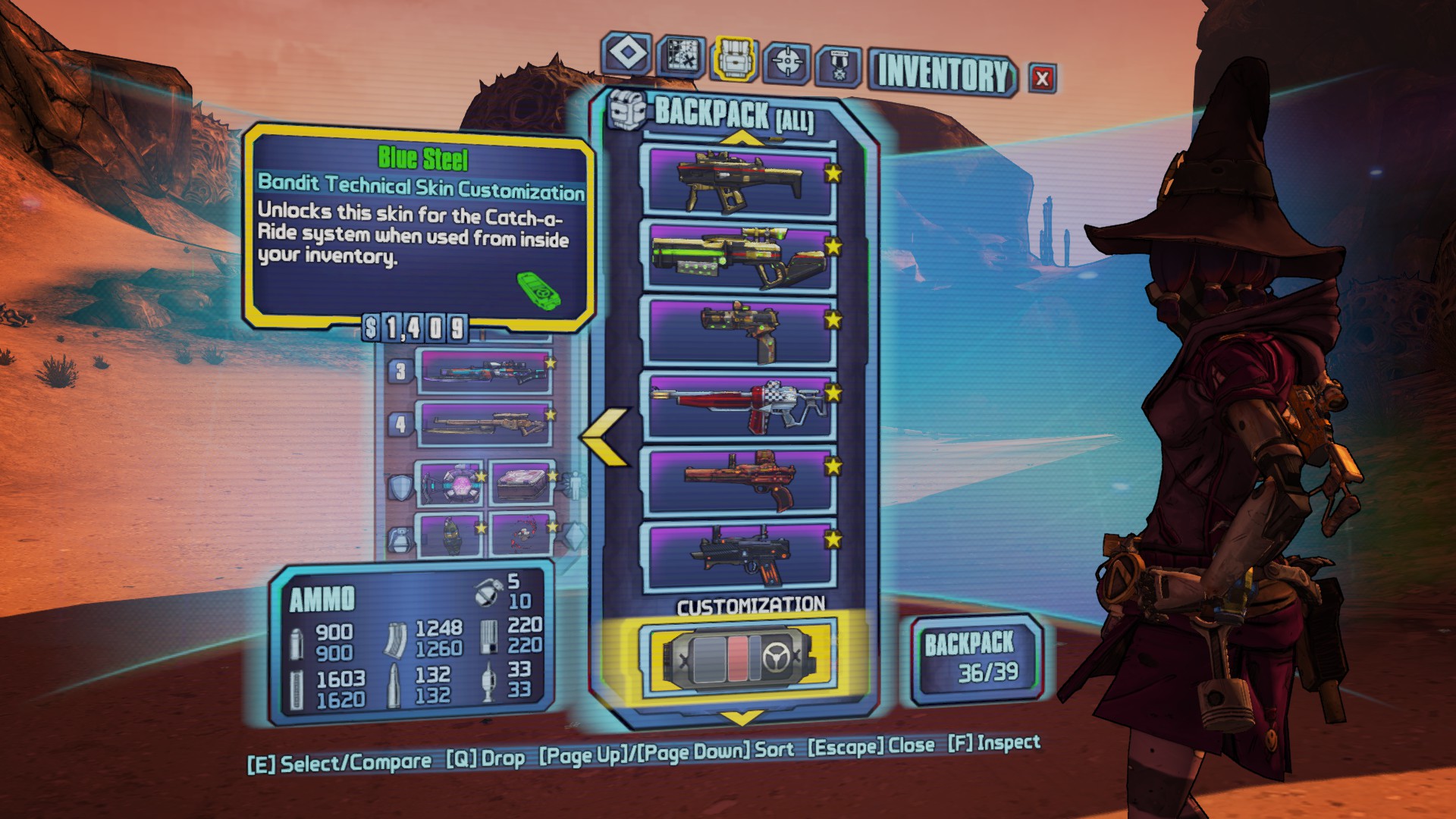Select the equipped shield slot
Image resolution: width=1456 pixels, height=819 pixels.
pyautogui.click(x=450, y=484)
